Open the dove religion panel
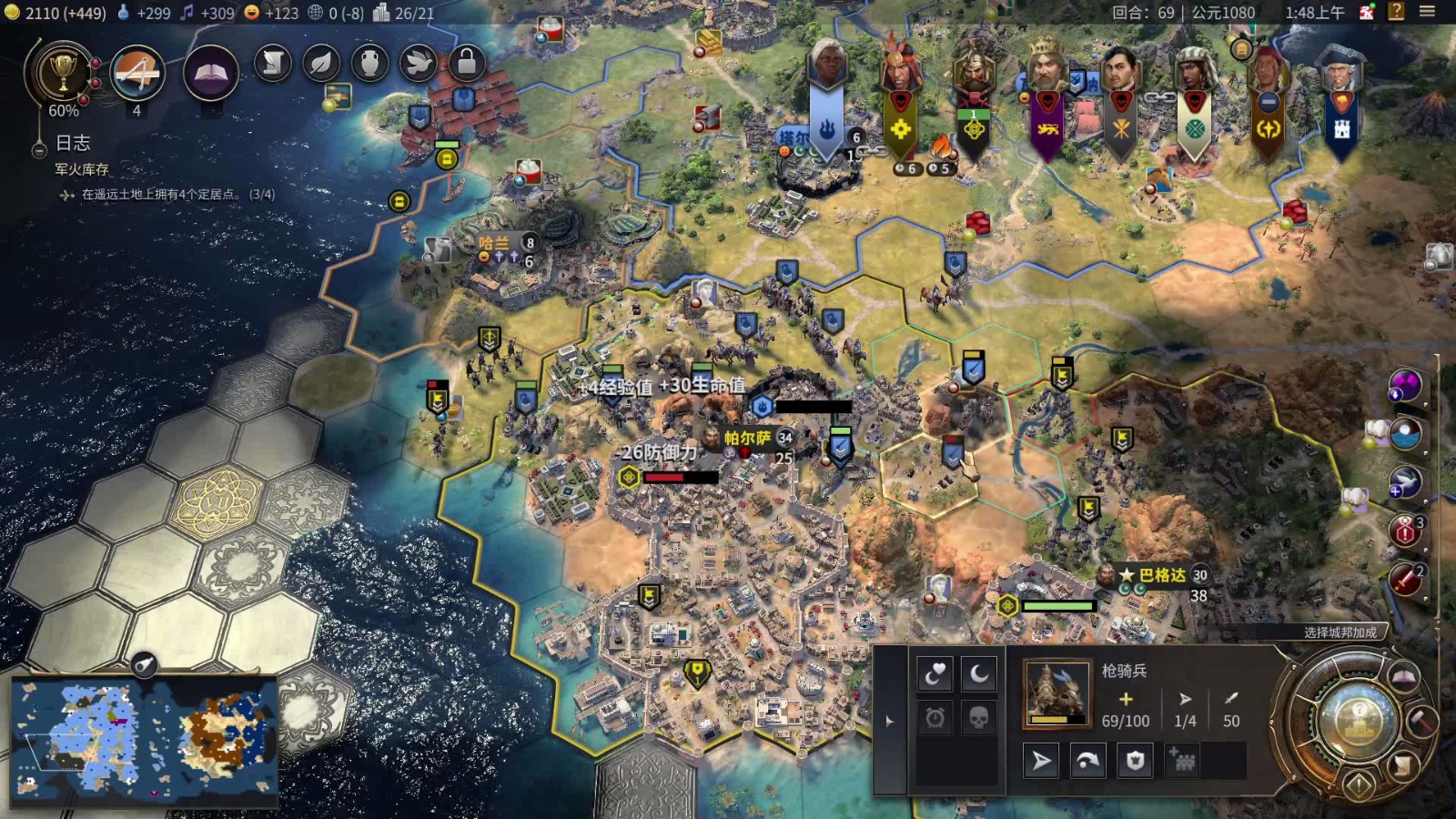 418,63
